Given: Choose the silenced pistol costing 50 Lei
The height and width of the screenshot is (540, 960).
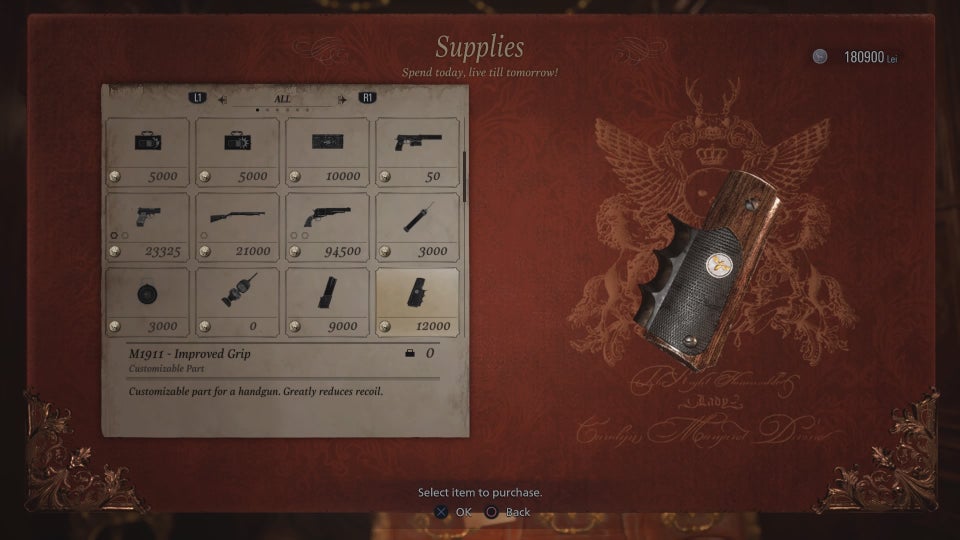Looking at the screenshot, I should pos(417,152).
